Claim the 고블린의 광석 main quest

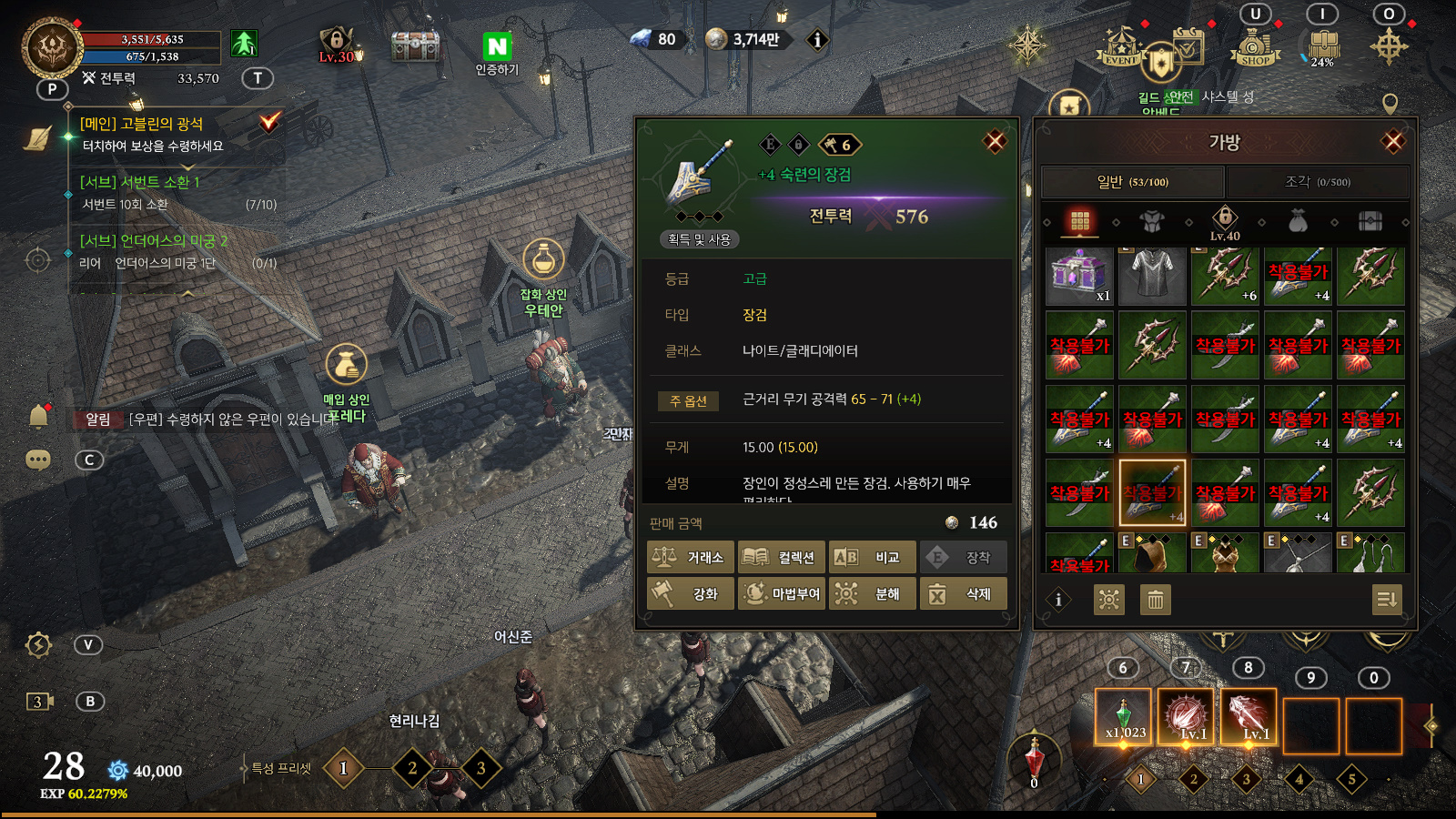click(269, 122)
